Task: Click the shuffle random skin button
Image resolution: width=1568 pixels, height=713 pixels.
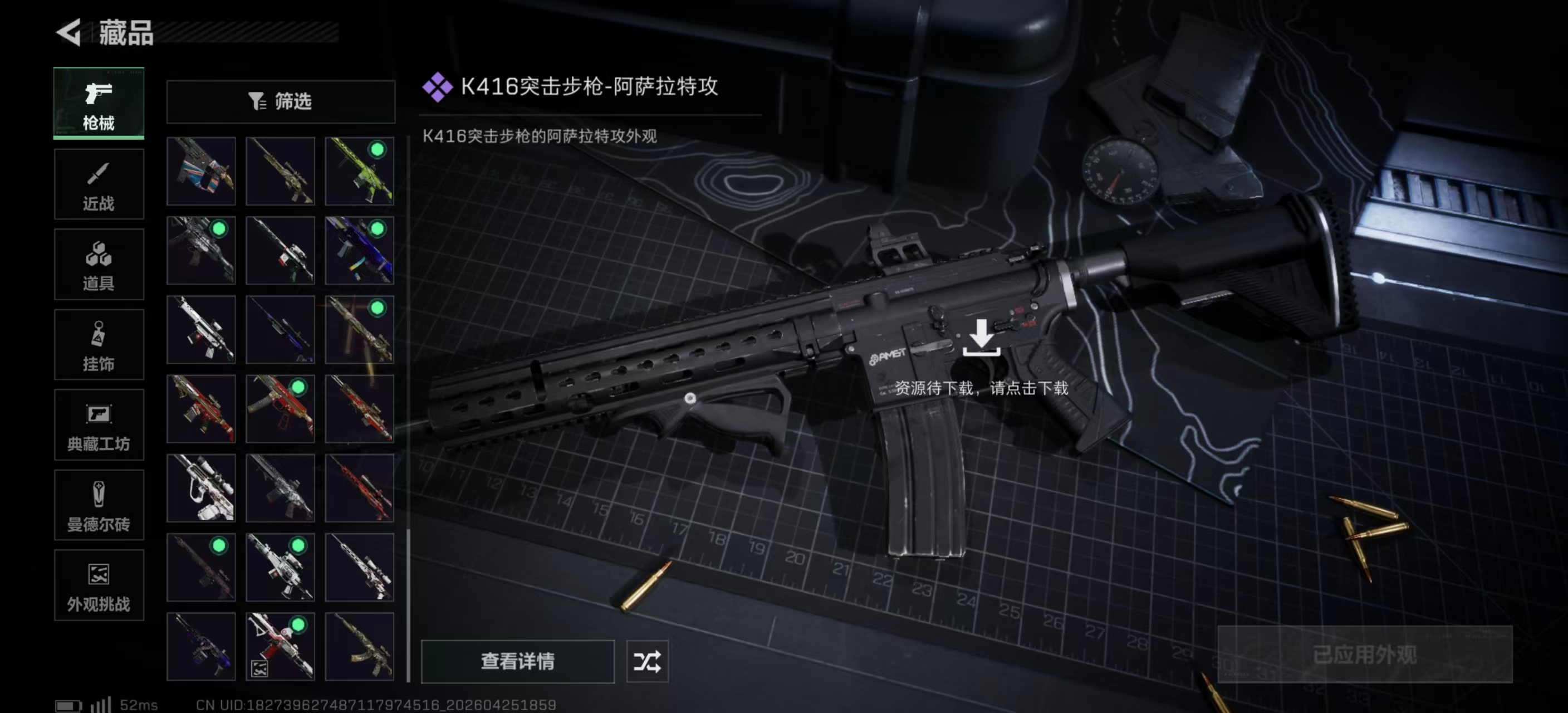Action: 647,661
